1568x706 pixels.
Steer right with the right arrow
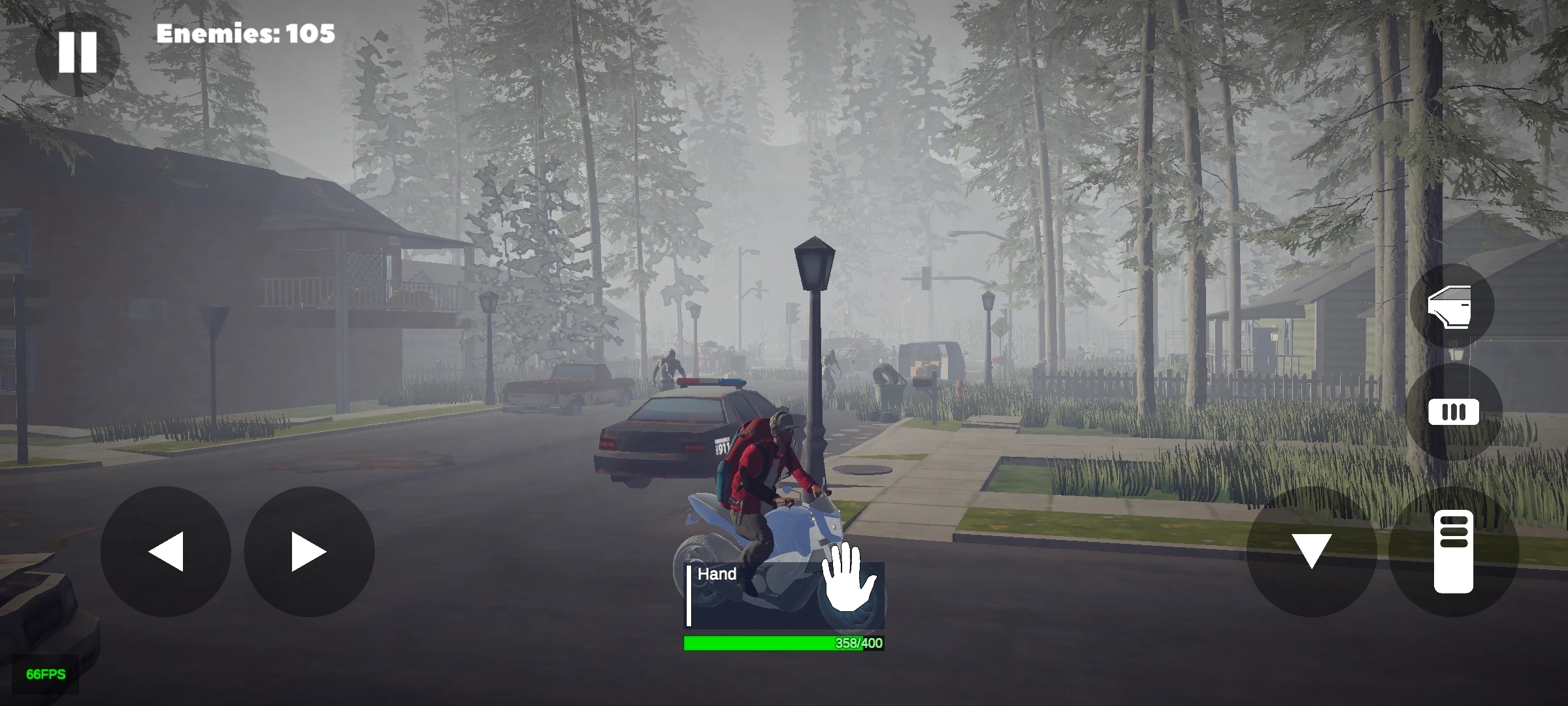(309, 551)
